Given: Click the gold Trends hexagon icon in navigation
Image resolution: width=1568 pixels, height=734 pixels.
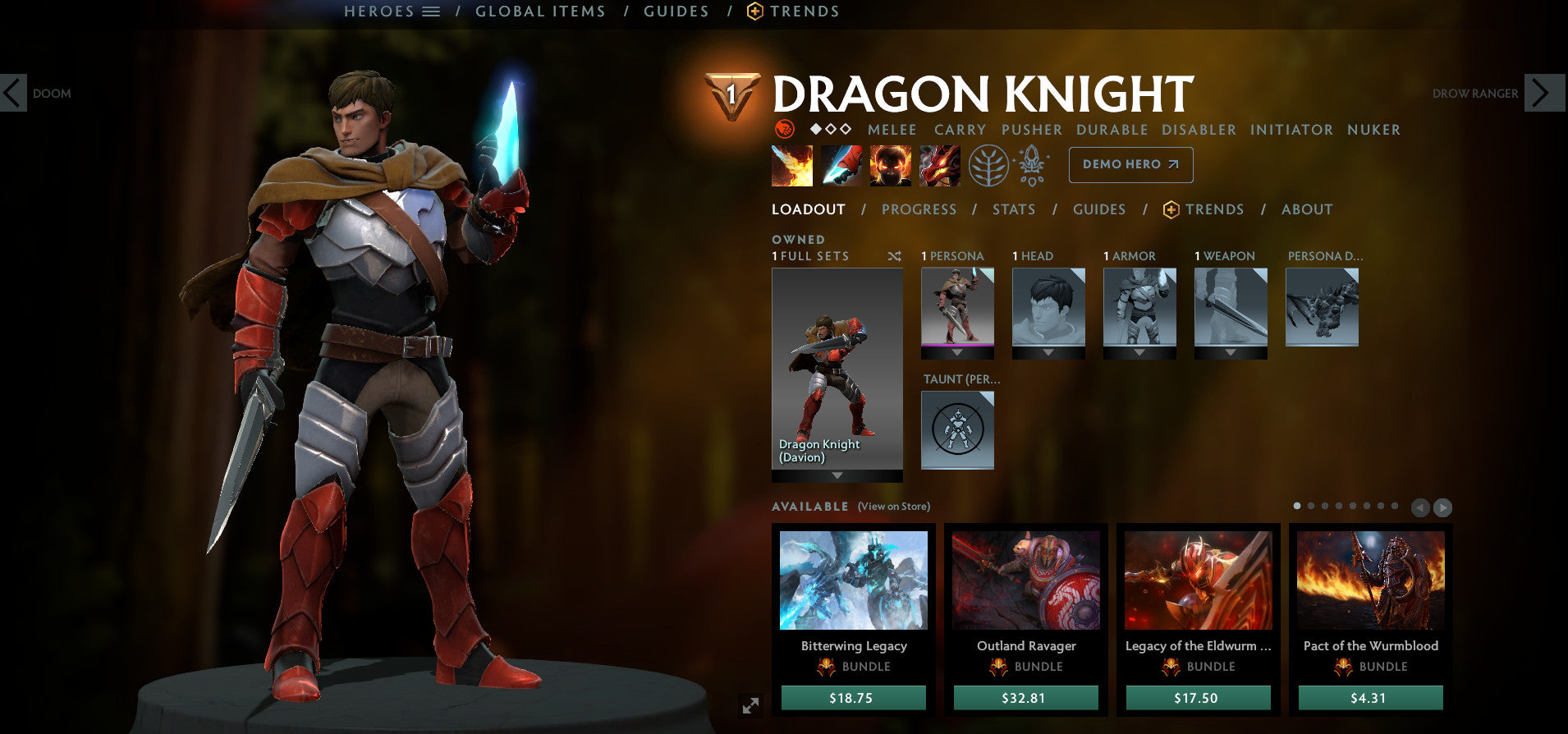Looking at the screenshot, I should click(754, 11).
